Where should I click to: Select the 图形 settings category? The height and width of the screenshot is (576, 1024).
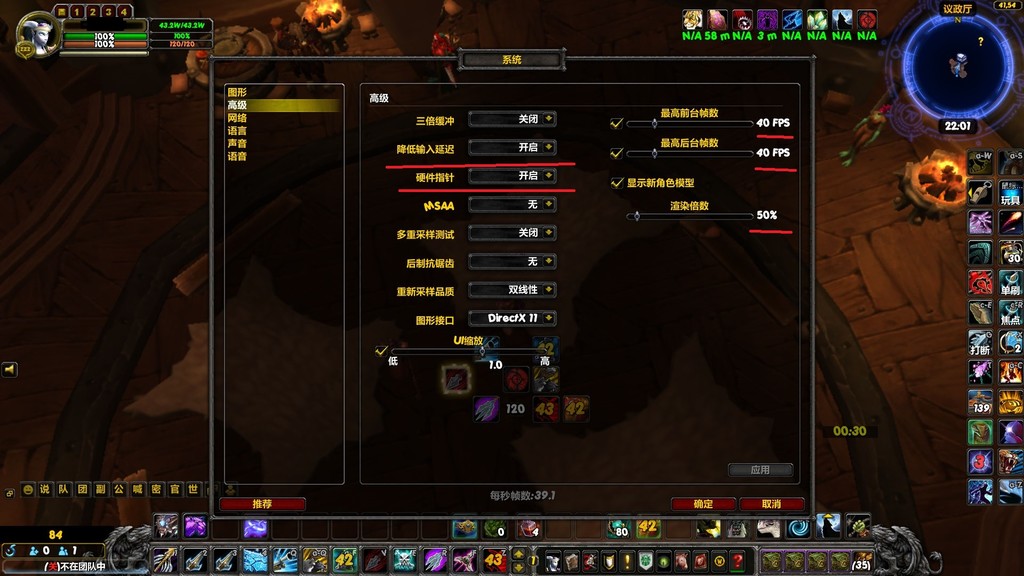(x=237, y=92)
